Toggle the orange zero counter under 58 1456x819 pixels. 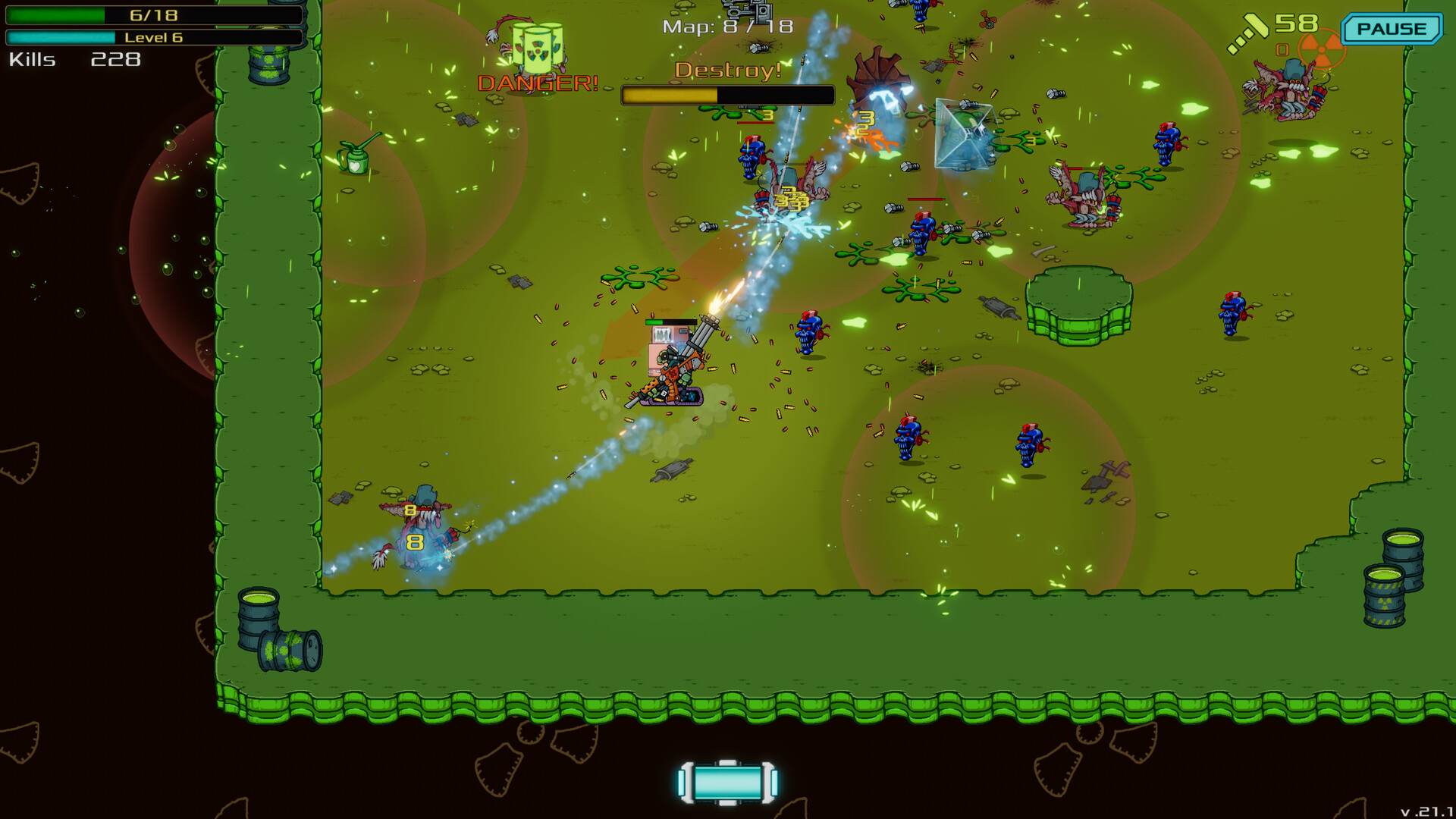coord(1284,52)
